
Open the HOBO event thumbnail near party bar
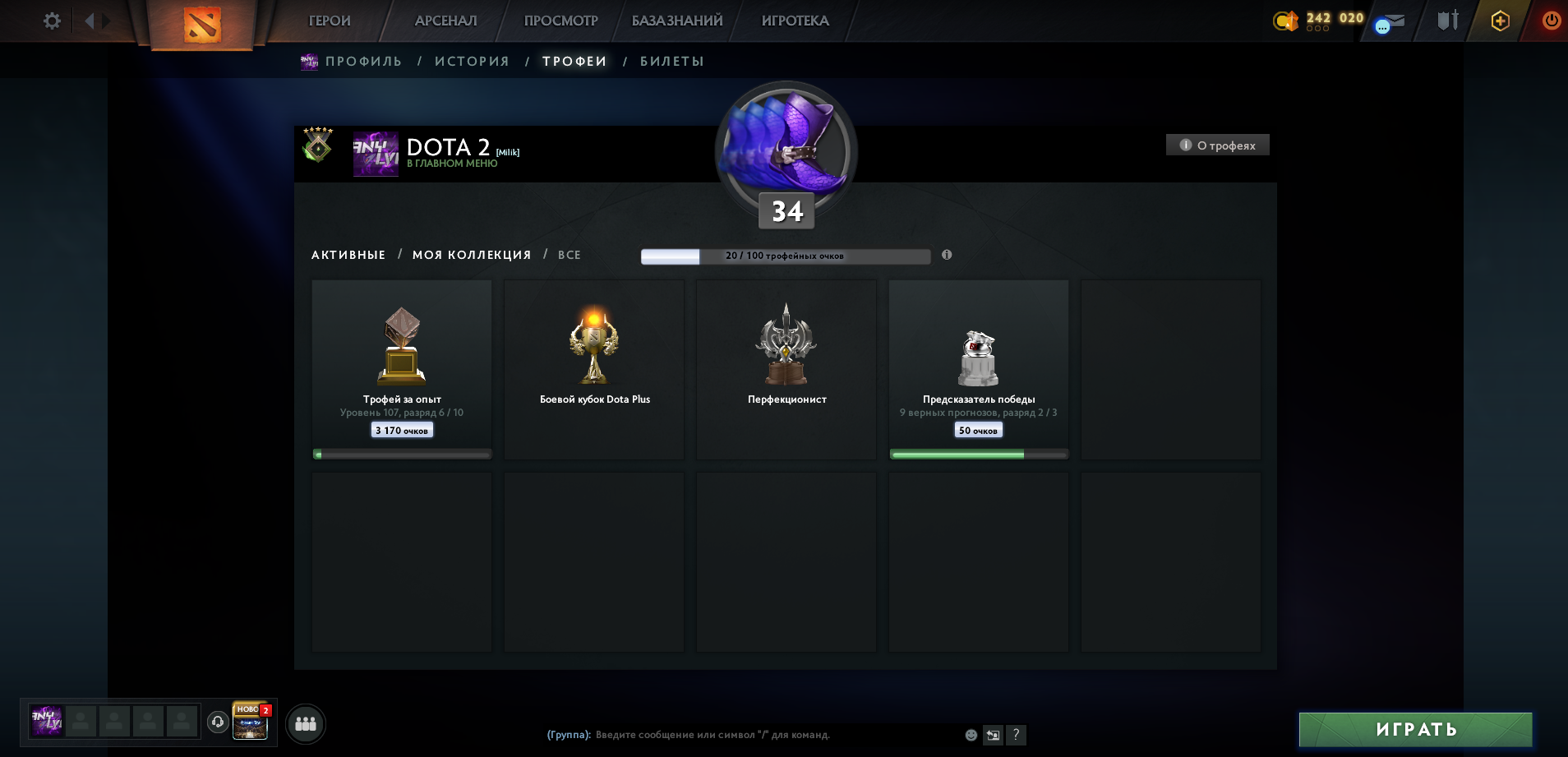[x=251, y=723]
